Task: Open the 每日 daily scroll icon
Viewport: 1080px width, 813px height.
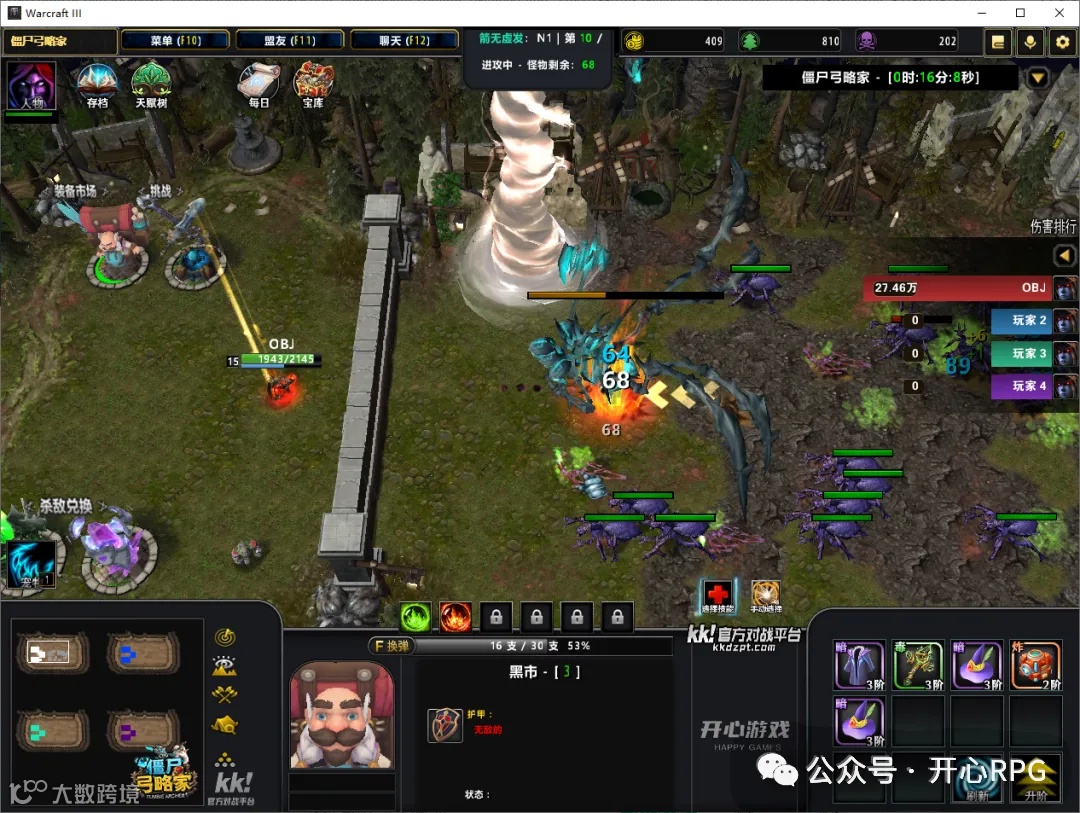Action: (x=259, y=84)
